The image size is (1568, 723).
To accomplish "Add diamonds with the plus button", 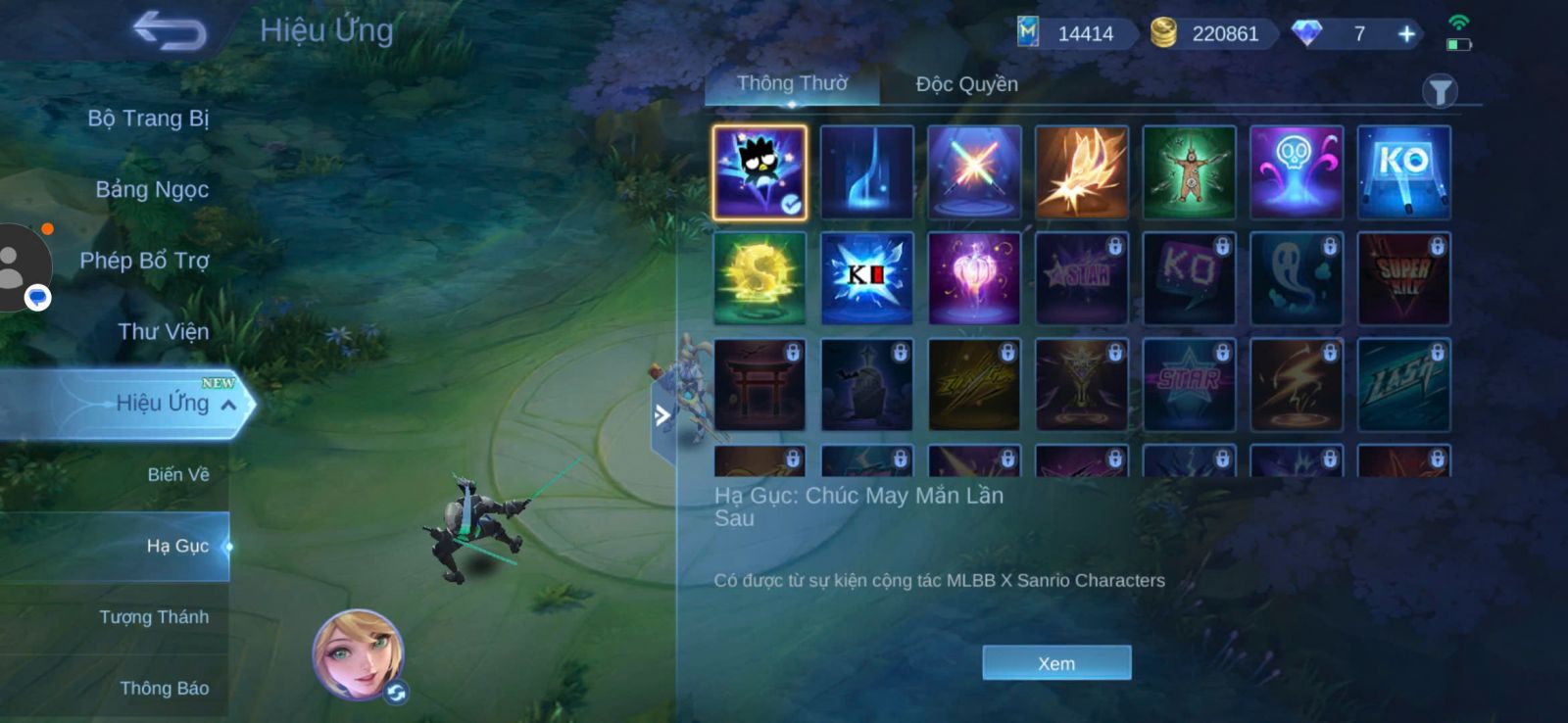I will (1406, 34).
